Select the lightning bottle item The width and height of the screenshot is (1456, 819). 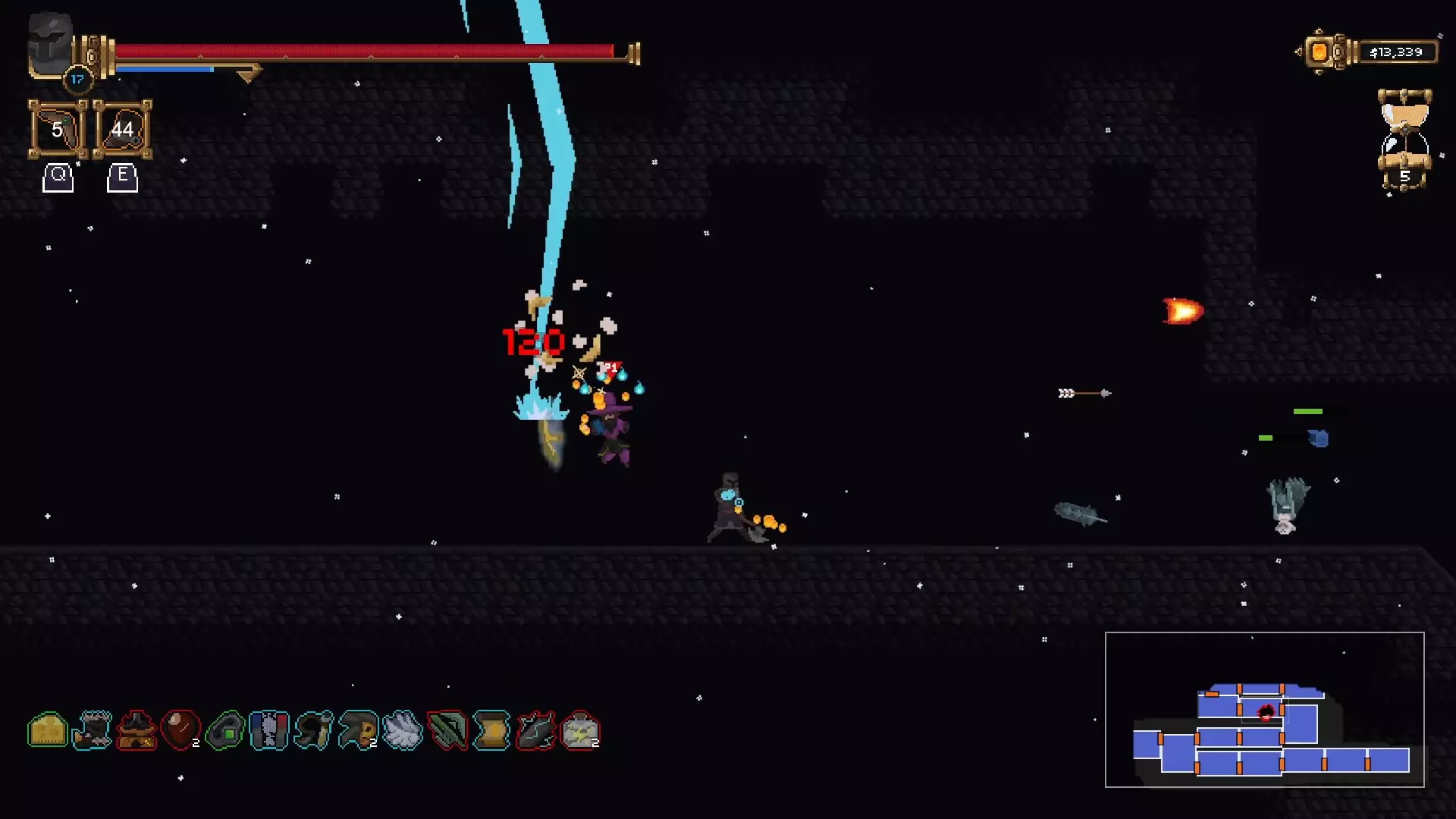point(580,730)
